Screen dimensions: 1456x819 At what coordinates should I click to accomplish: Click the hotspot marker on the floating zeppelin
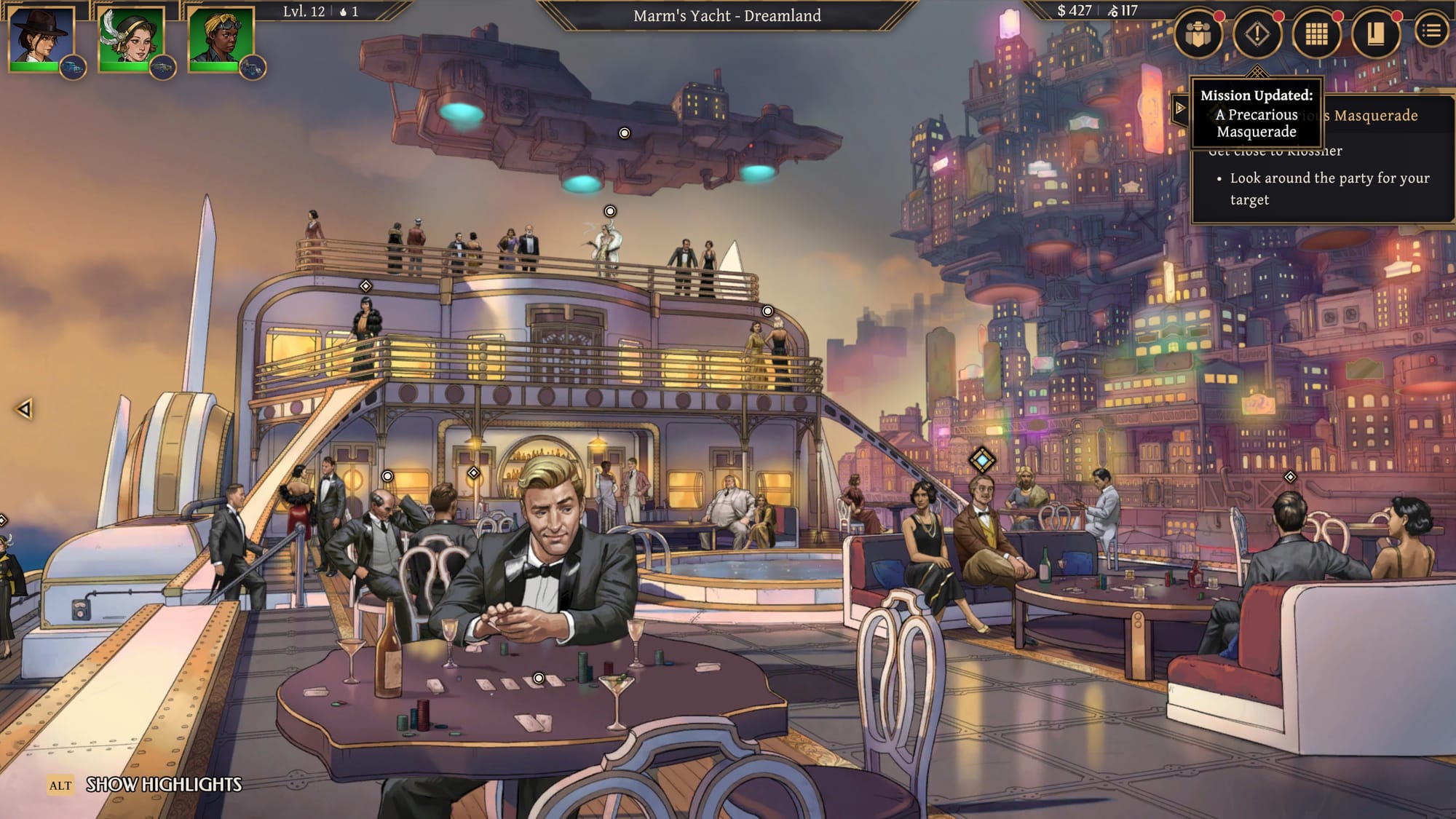pos(623,133)
